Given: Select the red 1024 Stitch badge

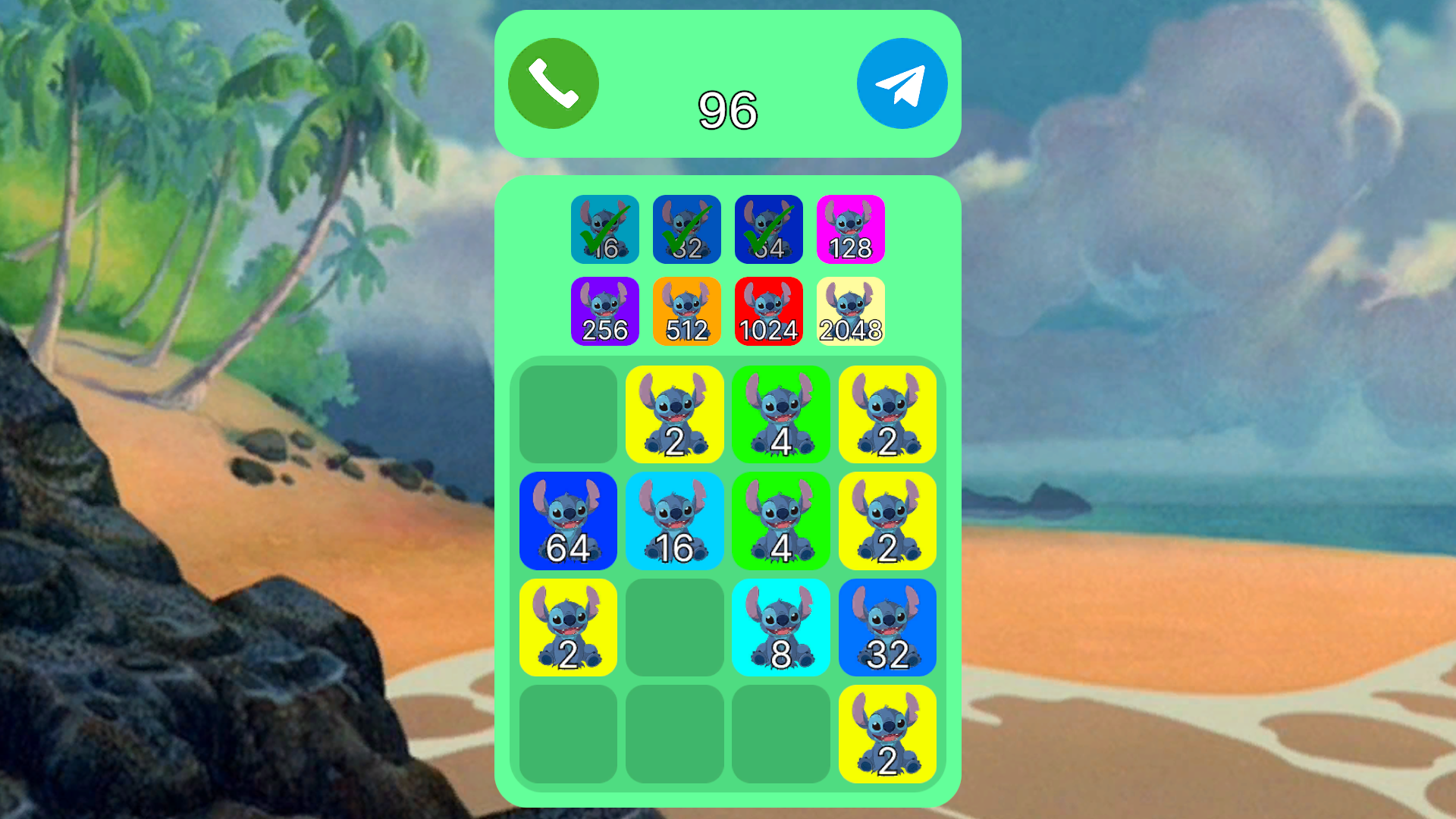Looking at the screenshot, I should [x=768, y=311].
